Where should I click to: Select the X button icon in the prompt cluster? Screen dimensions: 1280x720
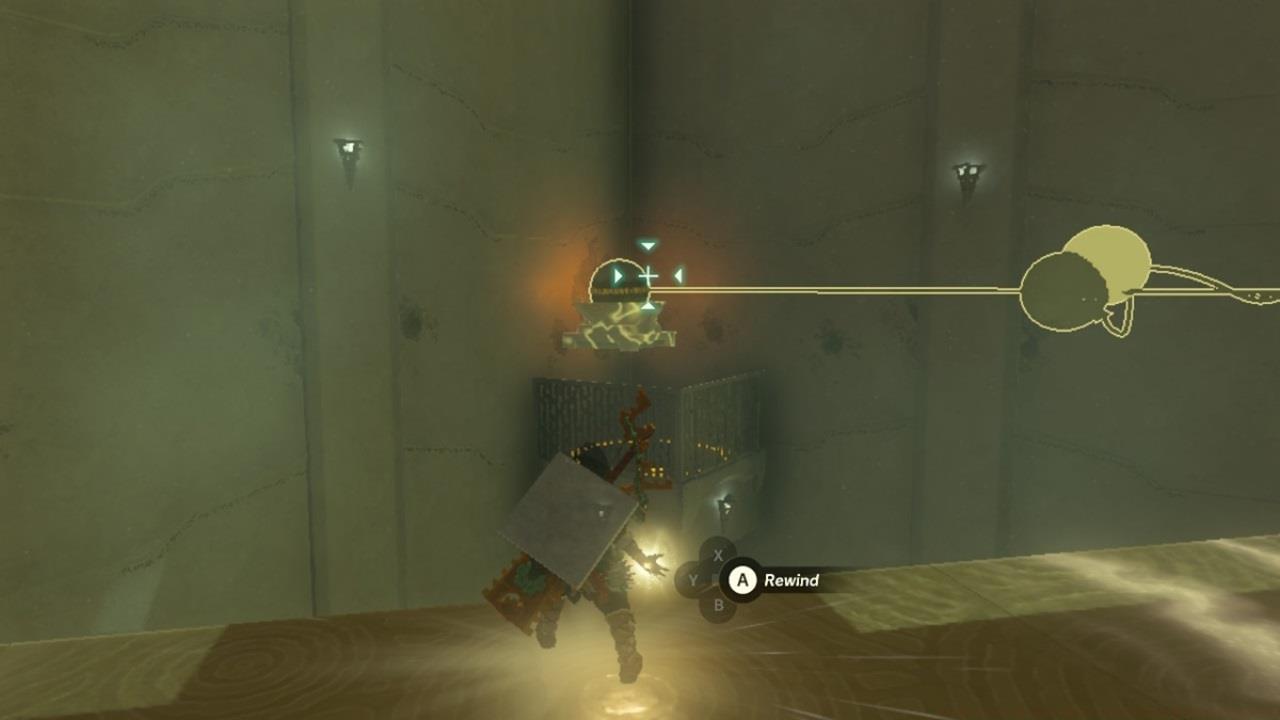click(717, 556)
